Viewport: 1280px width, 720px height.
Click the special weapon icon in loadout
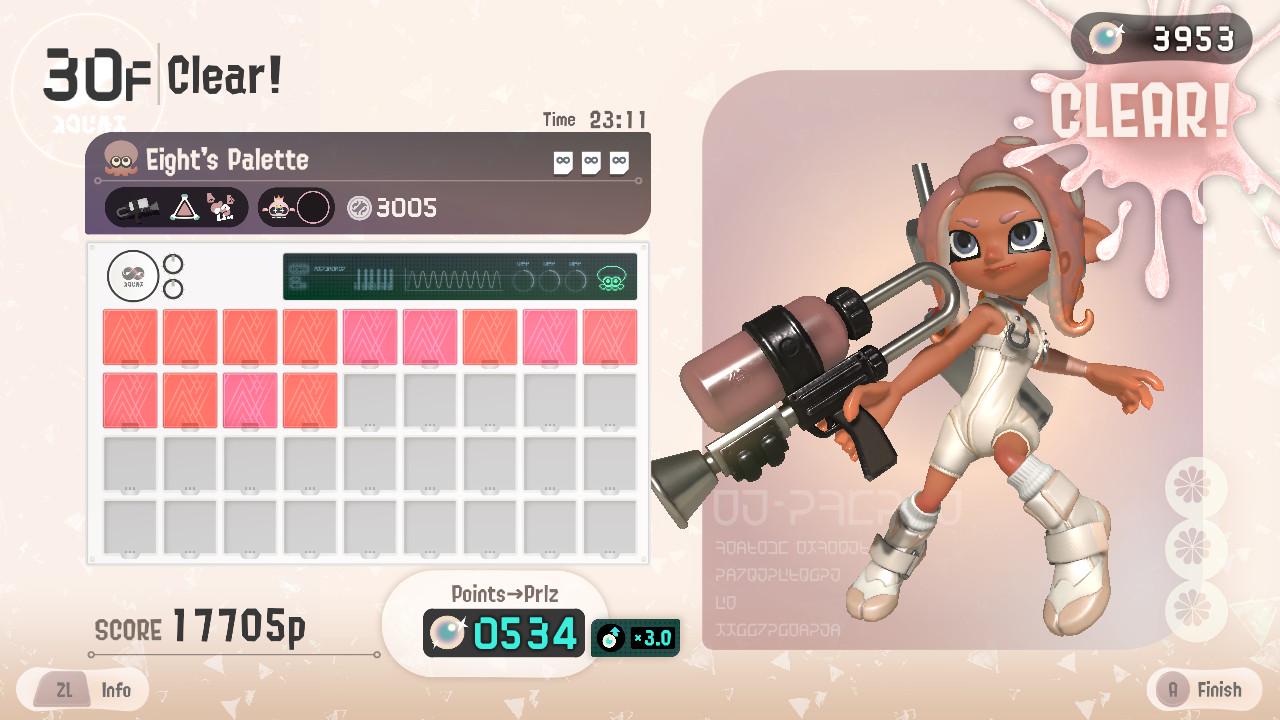[222, 208]
